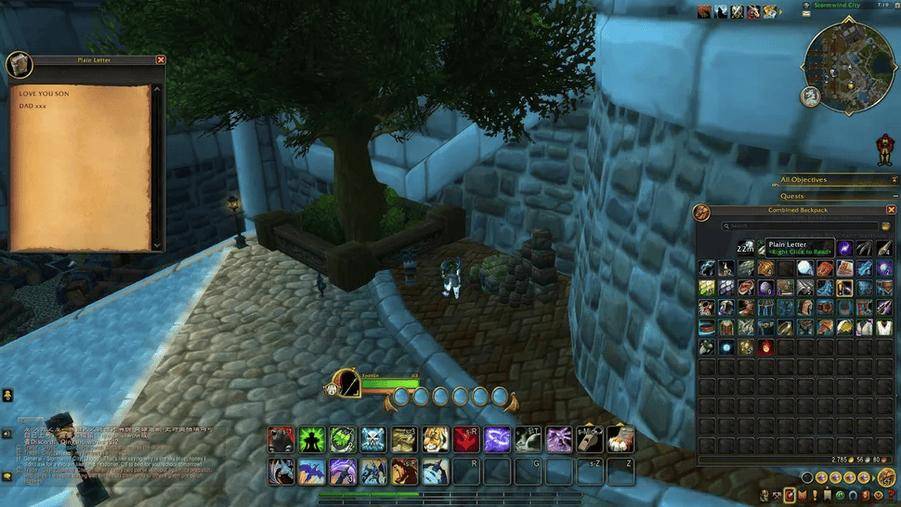The height and width of the screenshot is (507, 901).
Task: Use the whistle action slot
Action: coord(589,439)
